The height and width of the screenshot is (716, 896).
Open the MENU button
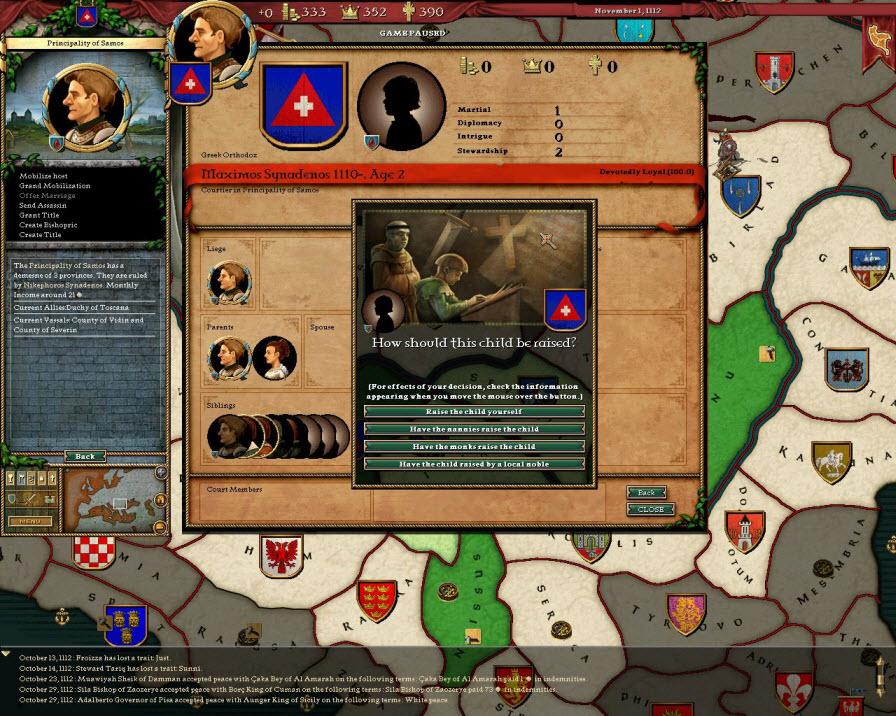point(30,520)
